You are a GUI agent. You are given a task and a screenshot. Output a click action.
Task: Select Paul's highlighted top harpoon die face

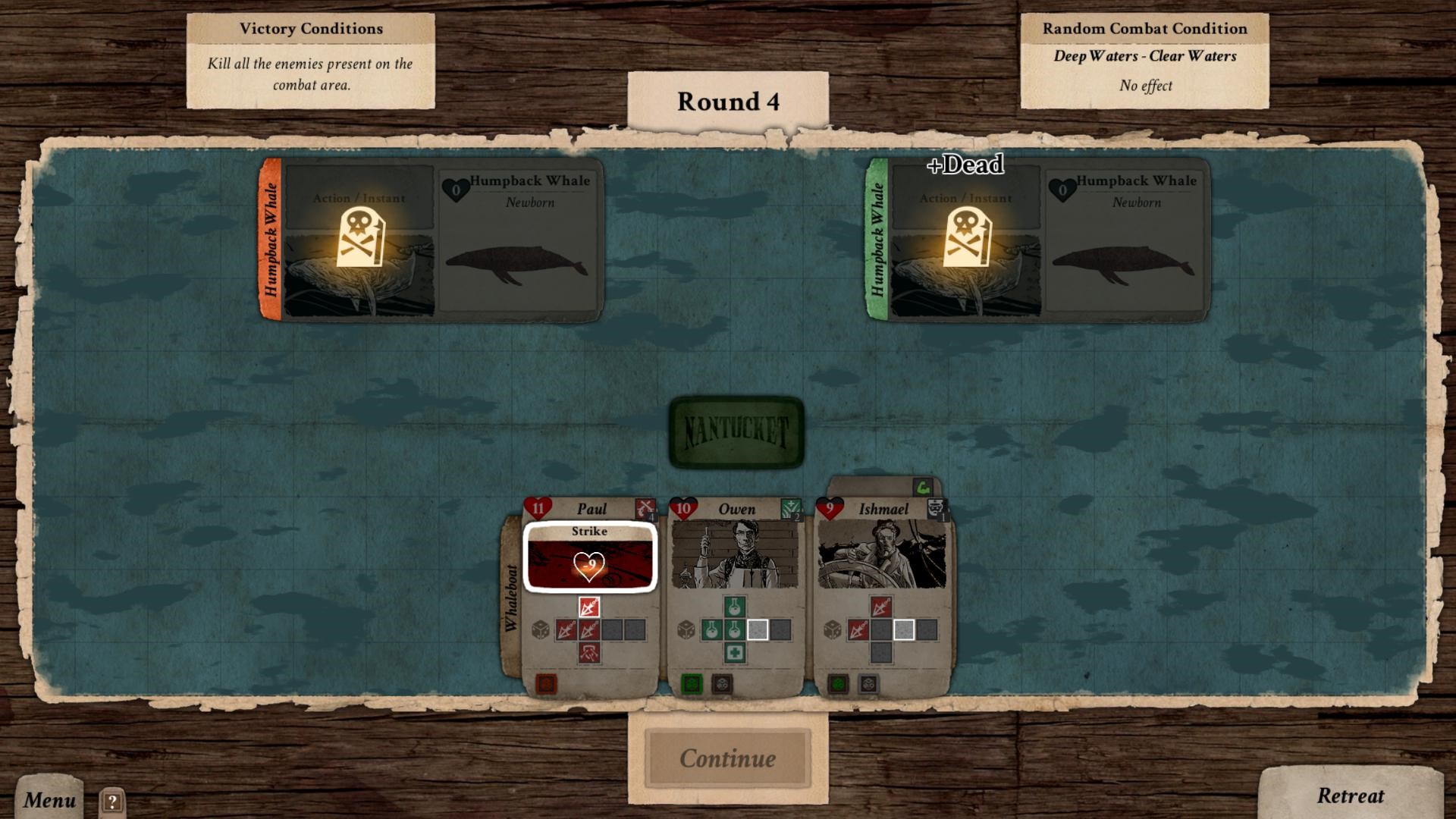pos(589,607)
